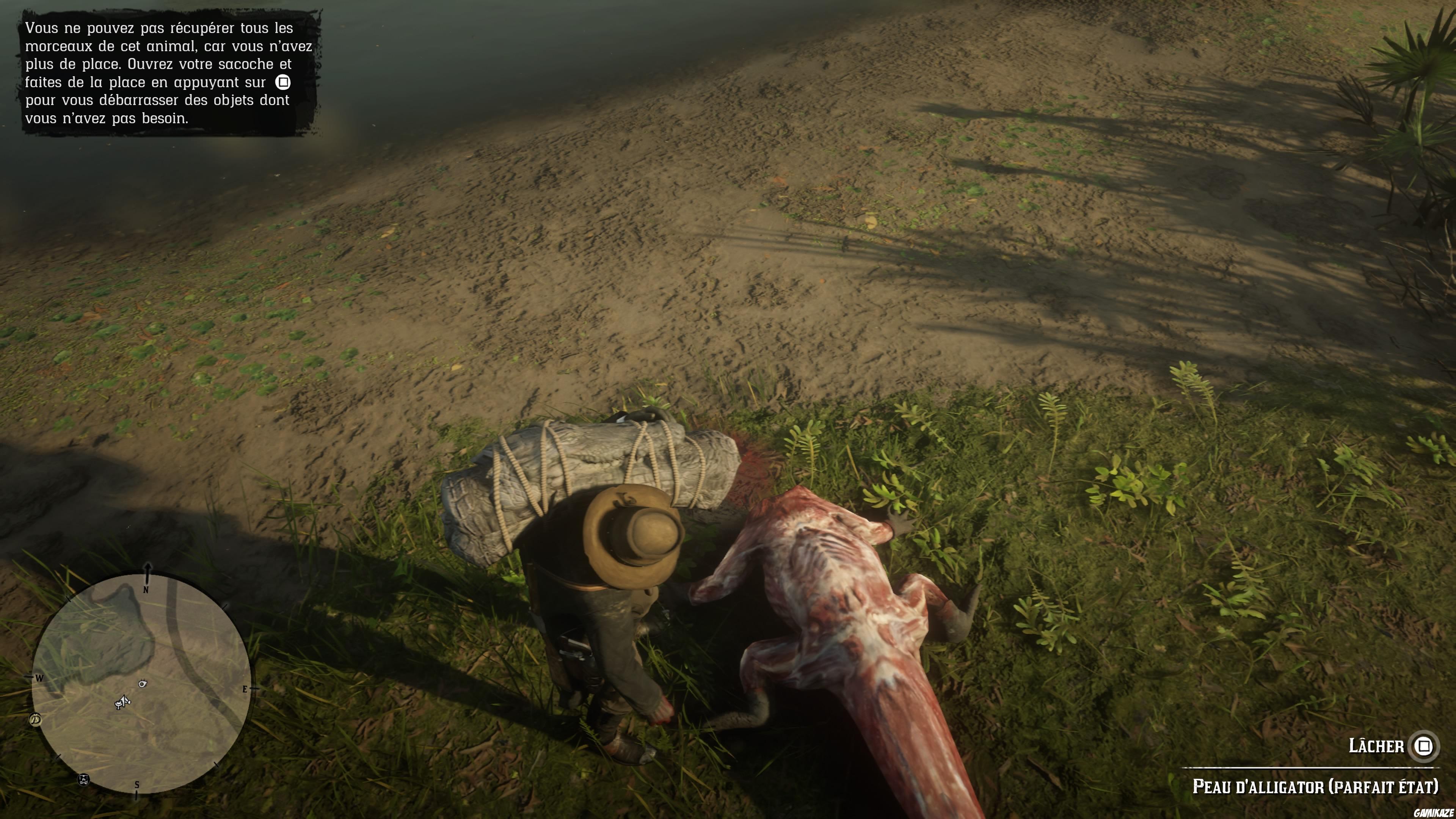This screenshot has height=819, width=1456.
Task: Click the eagle eye marker on the minimap
Action: pyautogui.click(x=143, y=684)
